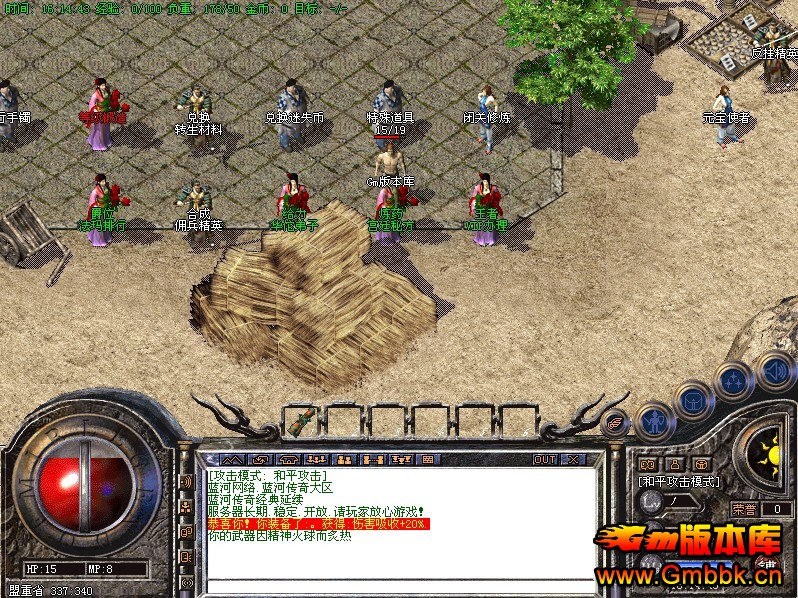
Task: Select the item in the first belt slot
Action: tap(300, 421)
